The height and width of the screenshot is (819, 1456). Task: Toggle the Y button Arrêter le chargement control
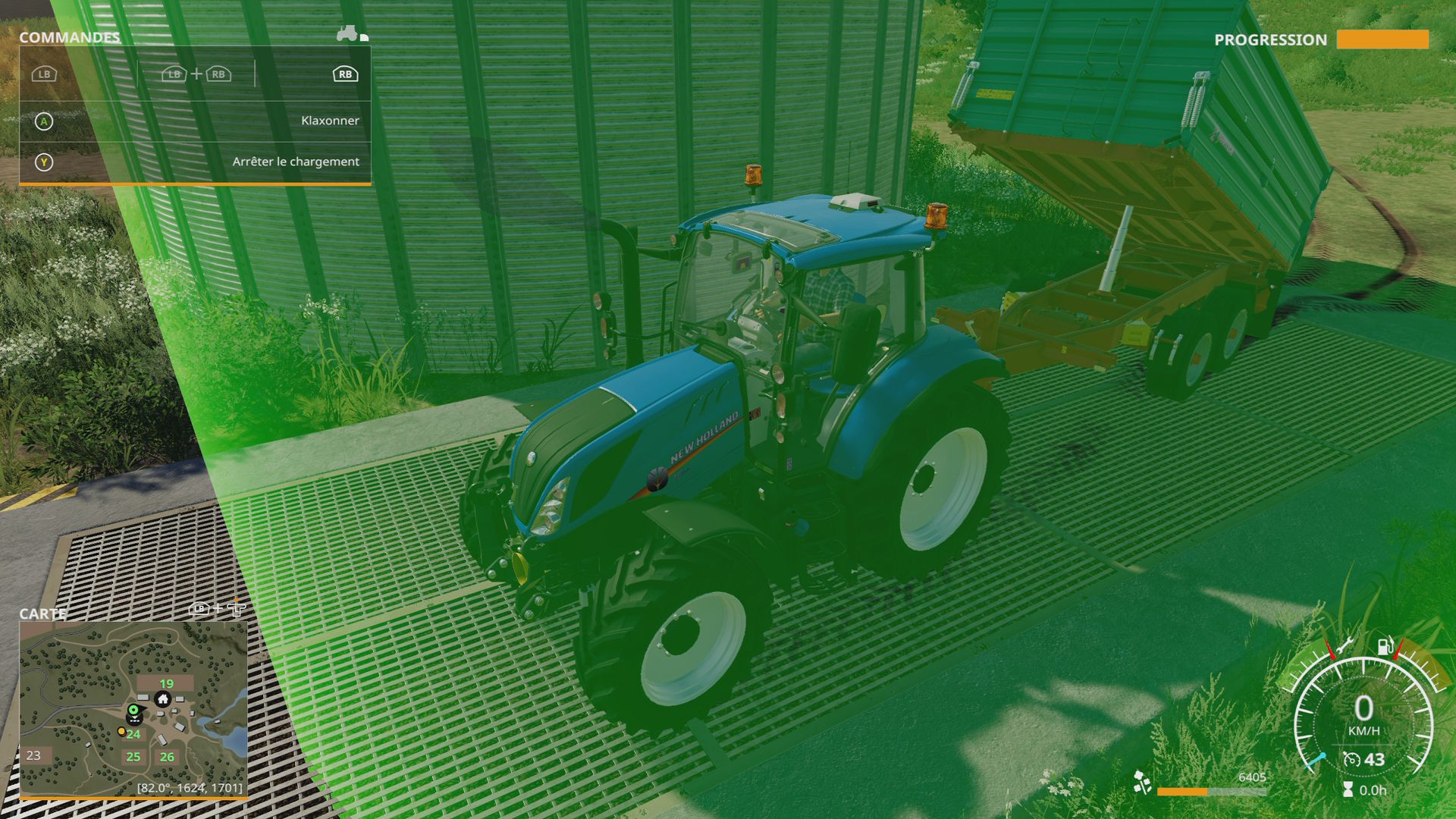coord(45,161)
